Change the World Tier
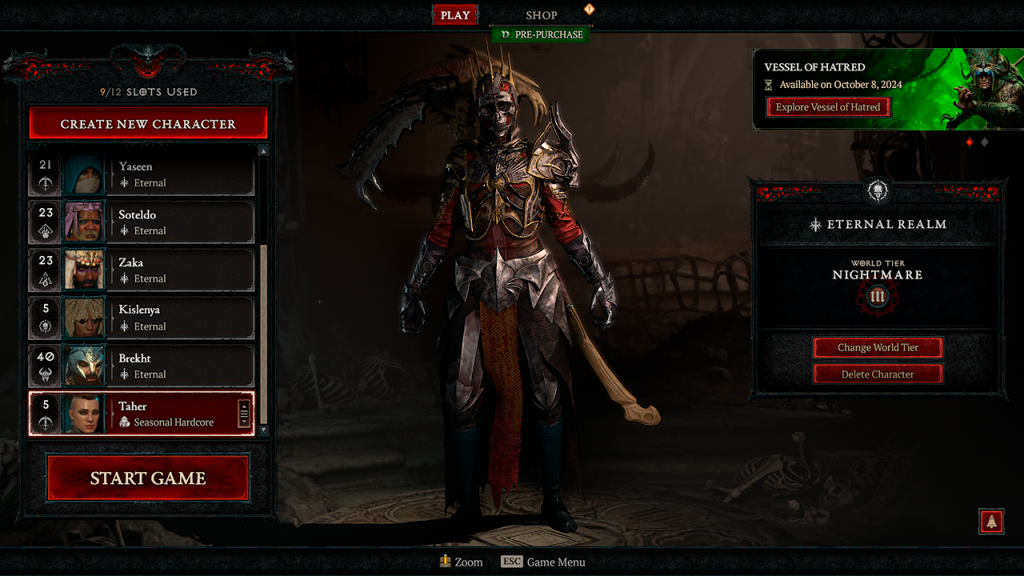The width and height of the screenshot is (1024, 576). (877, 348)
